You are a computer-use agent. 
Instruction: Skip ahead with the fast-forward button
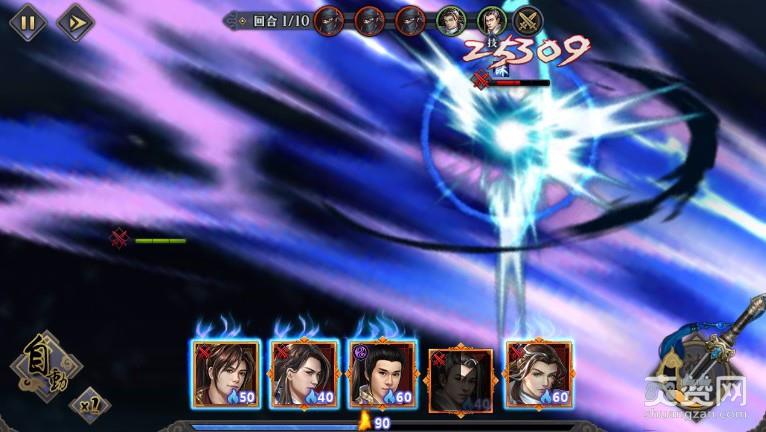[75, 22]
